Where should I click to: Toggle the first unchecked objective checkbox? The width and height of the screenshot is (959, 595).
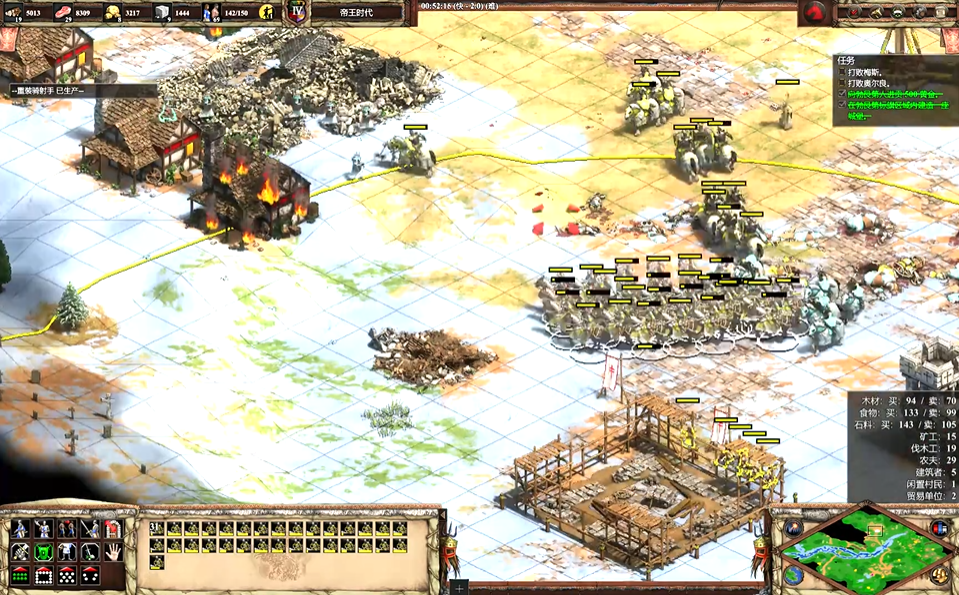click(841, 72)
